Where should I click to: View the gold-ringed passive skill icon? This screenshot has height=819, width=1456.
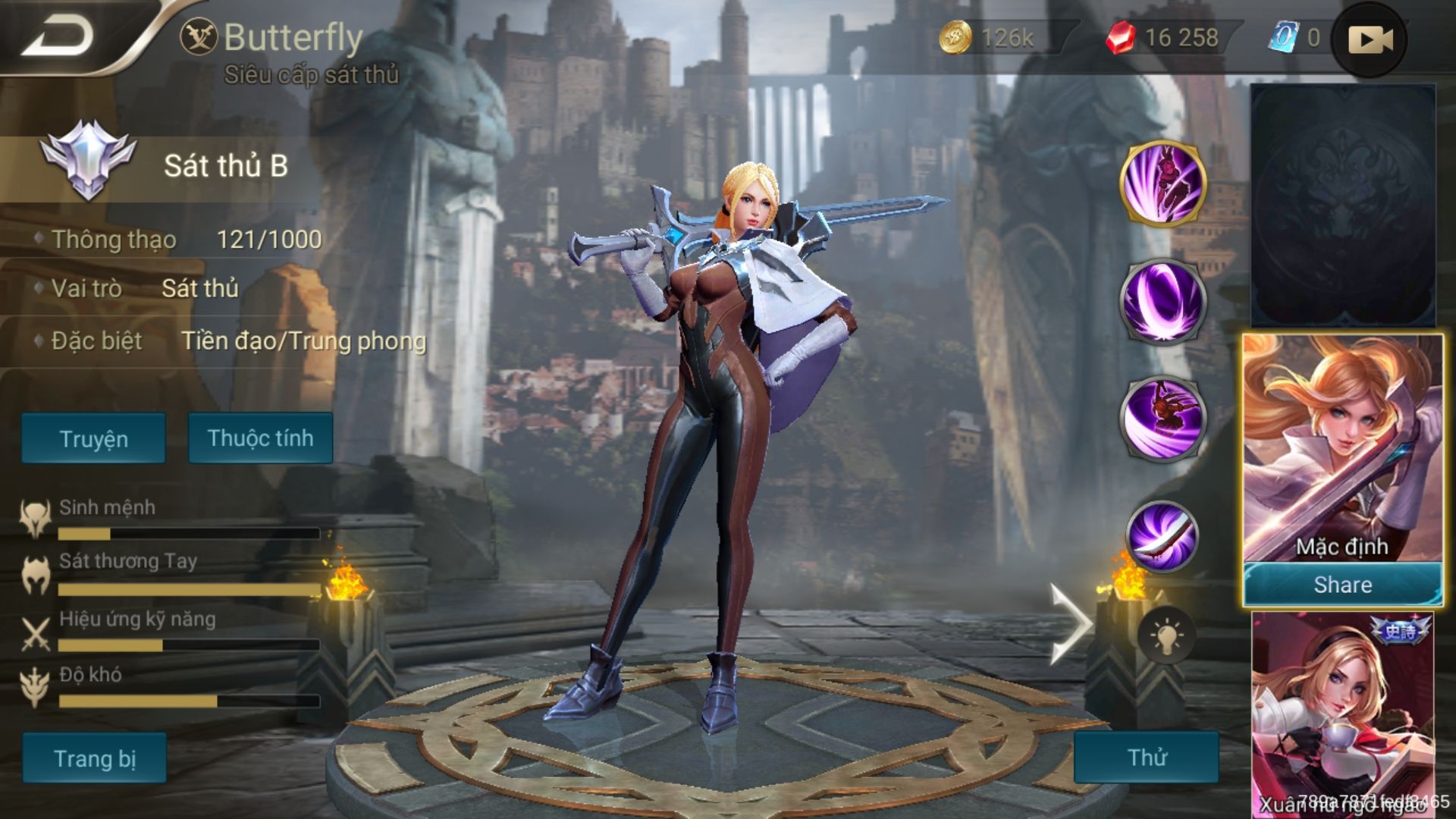tap(1163, 183)
